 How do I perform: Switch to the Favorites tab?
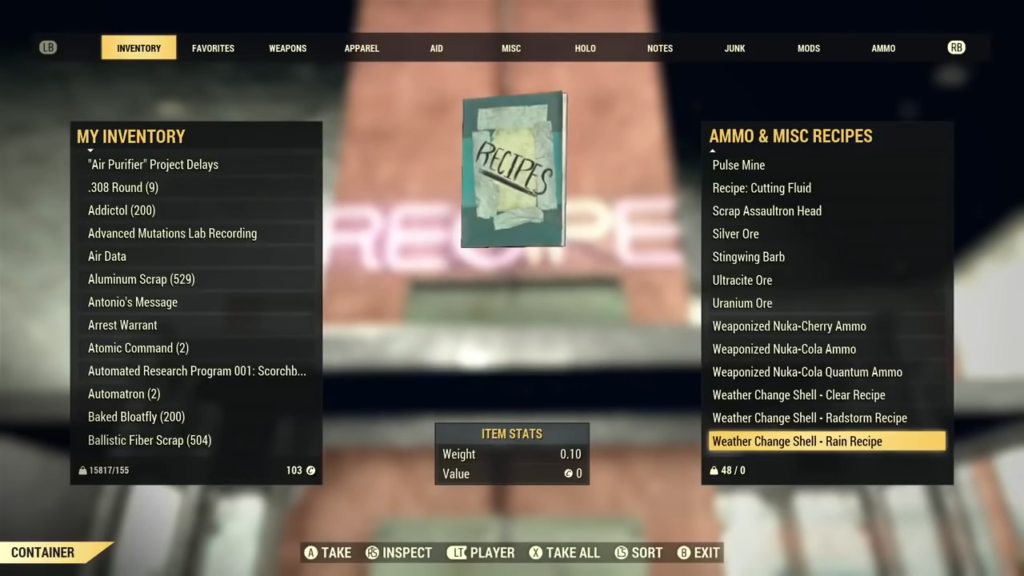pyautogui.click(x=213, y=48)
